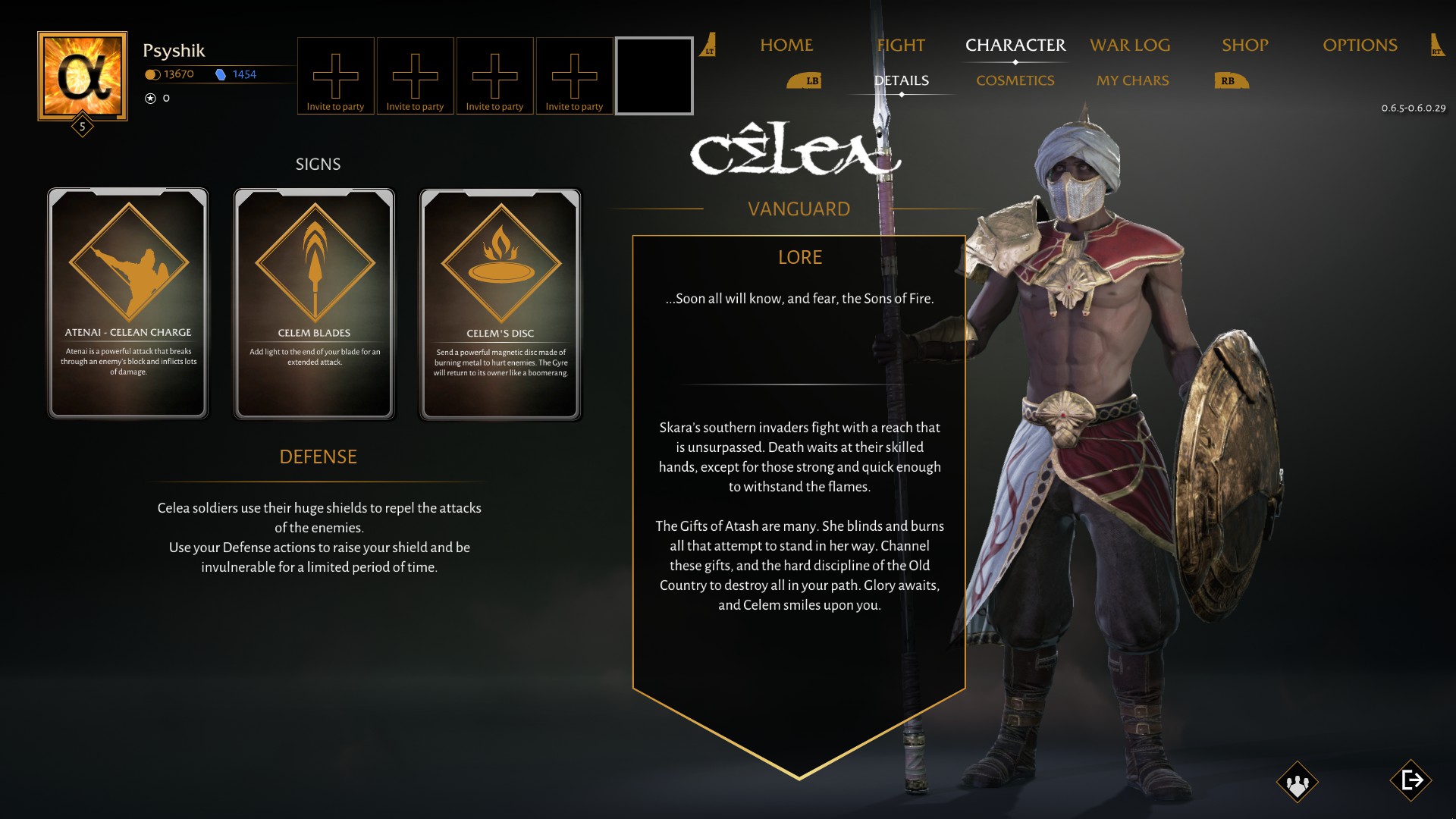
Task: Switch to the COSMETICS tab
Action: coord(1015,80)
